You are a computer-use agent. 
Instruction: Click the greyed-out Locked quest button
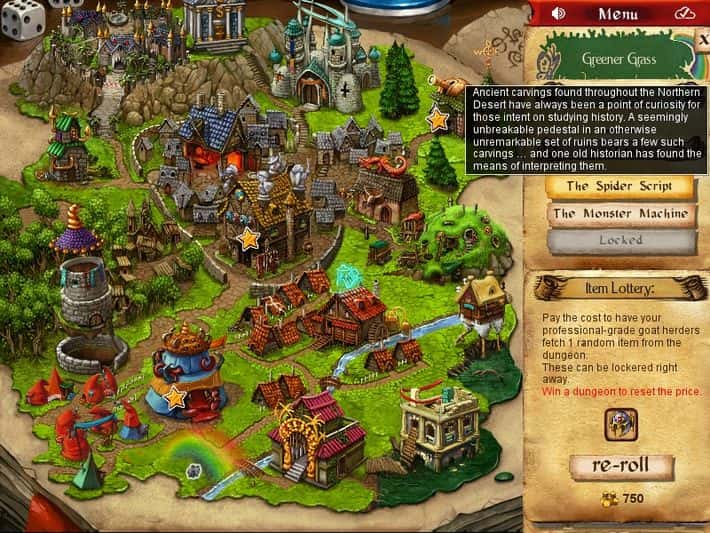pyautogui.click(x=621, y=241)
